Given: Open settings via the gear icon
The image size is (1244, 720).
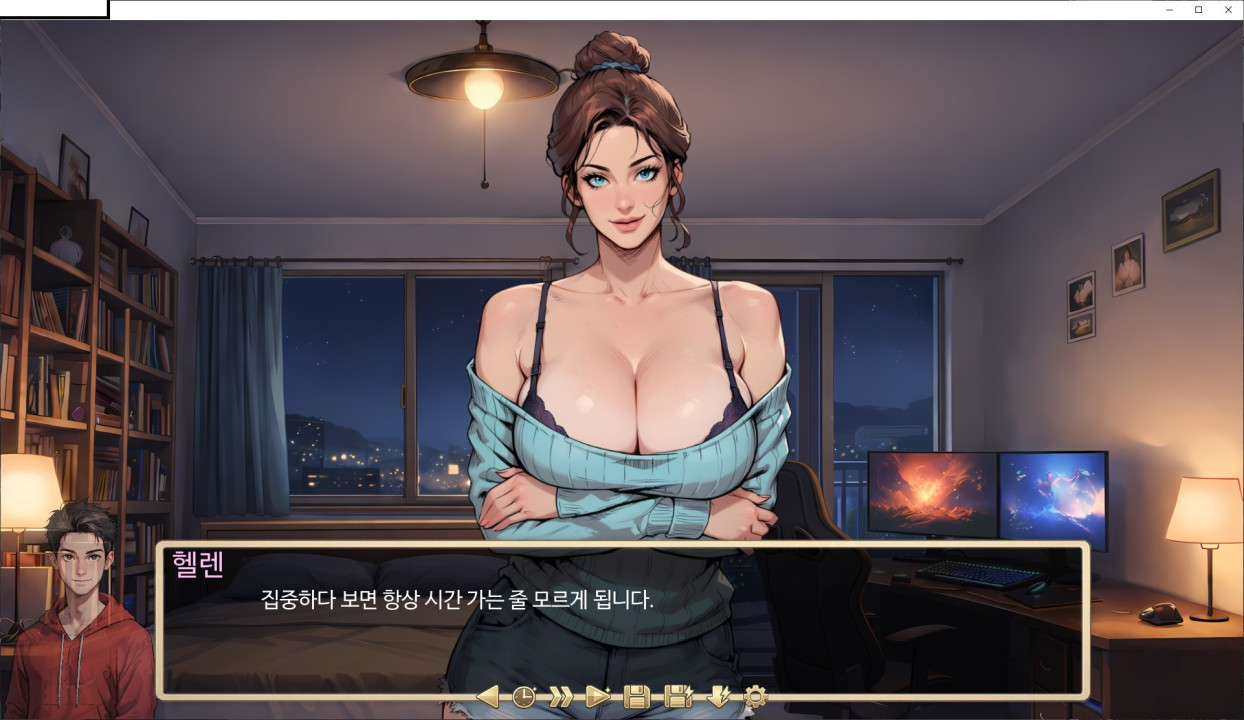Looking at the screenshot, I should (x=755, y=696).
